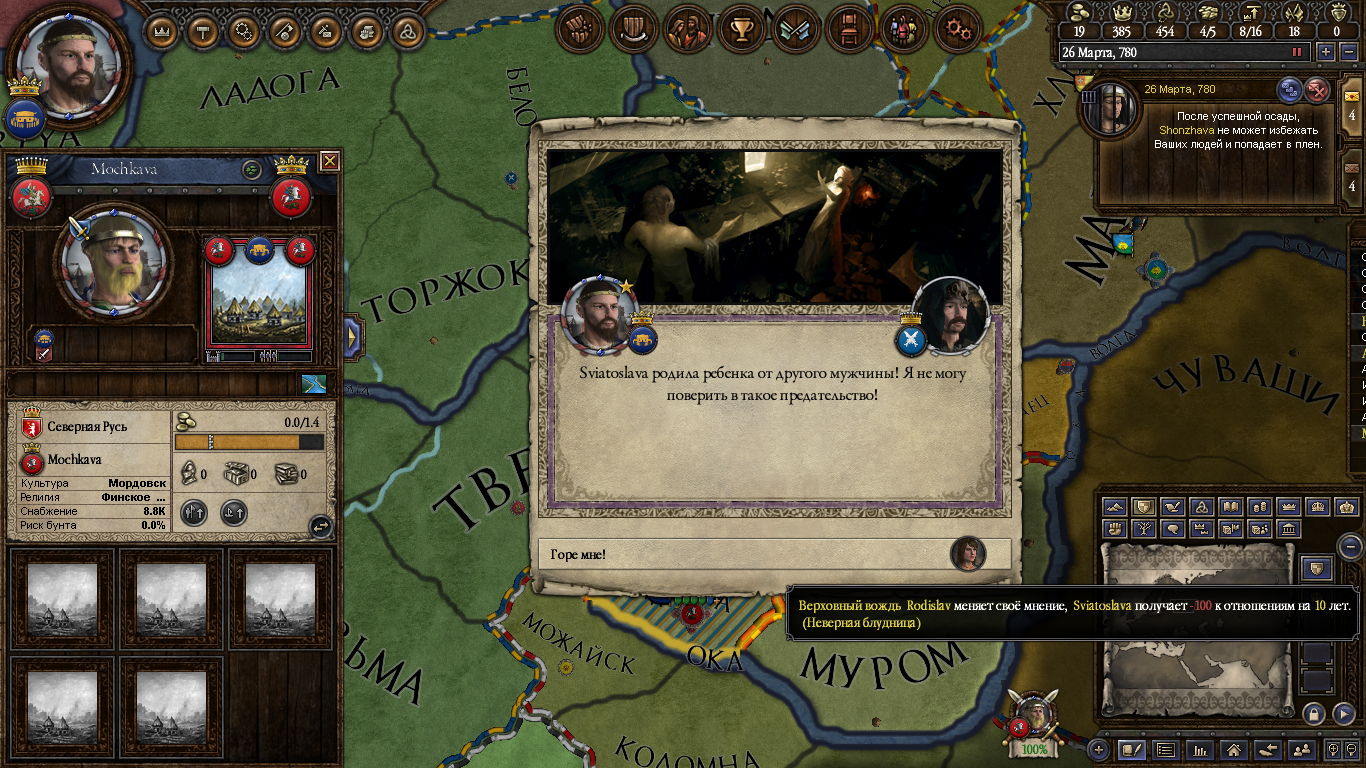Open the gear-icon top menu button

957,31
